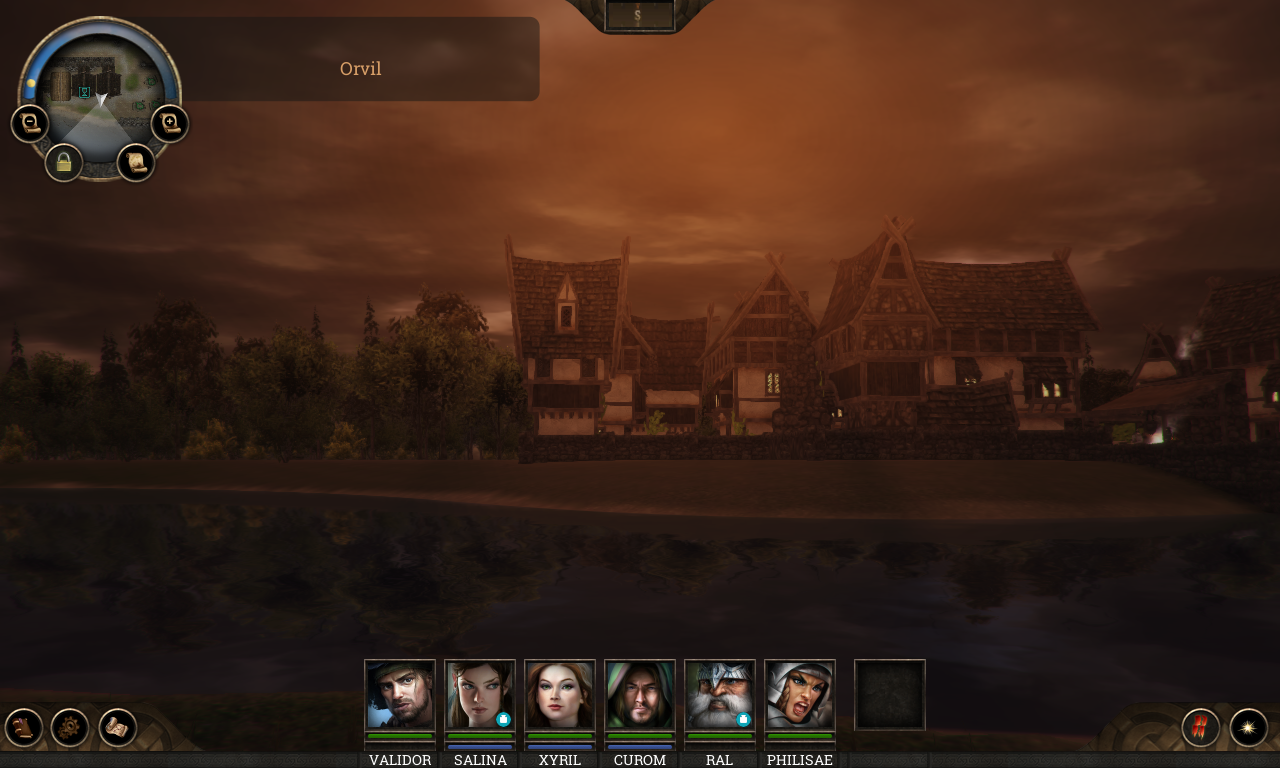Click Validor's green health bar
Viewport: 1280px width, 768px height.
tap(399, 734)
